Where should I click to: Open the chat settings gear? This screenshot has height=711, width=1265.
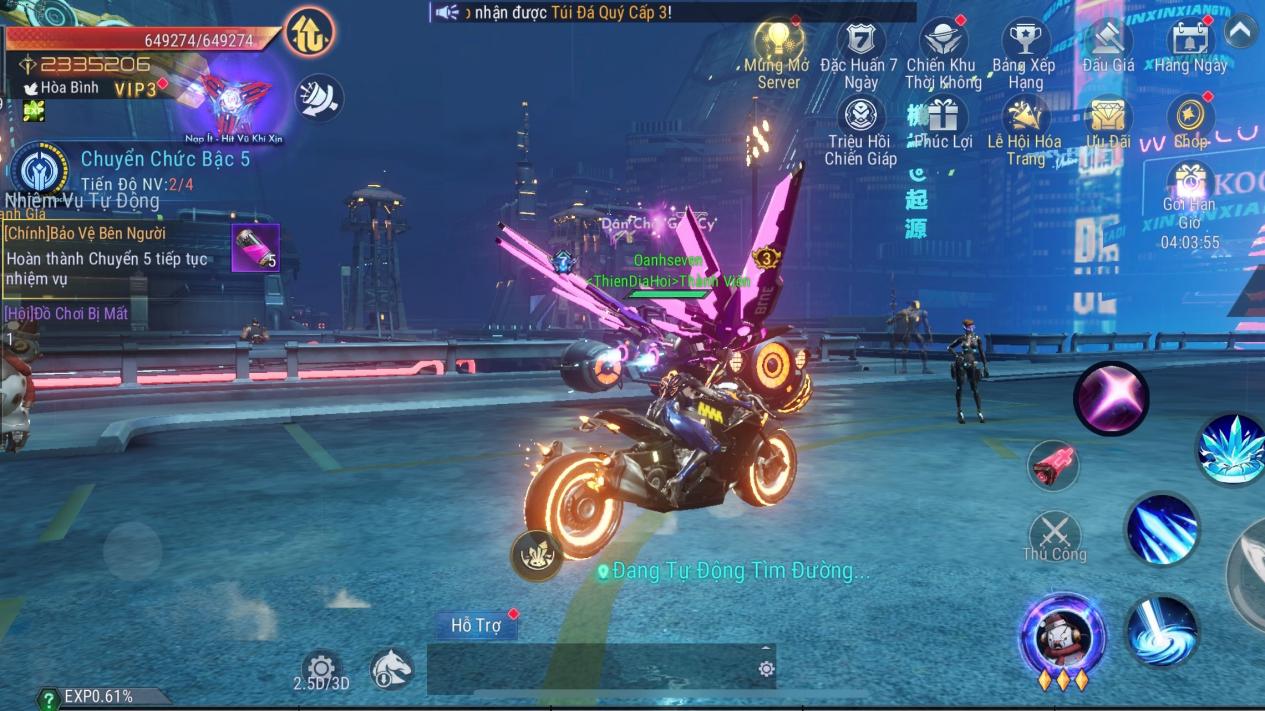tap(766, 669)
